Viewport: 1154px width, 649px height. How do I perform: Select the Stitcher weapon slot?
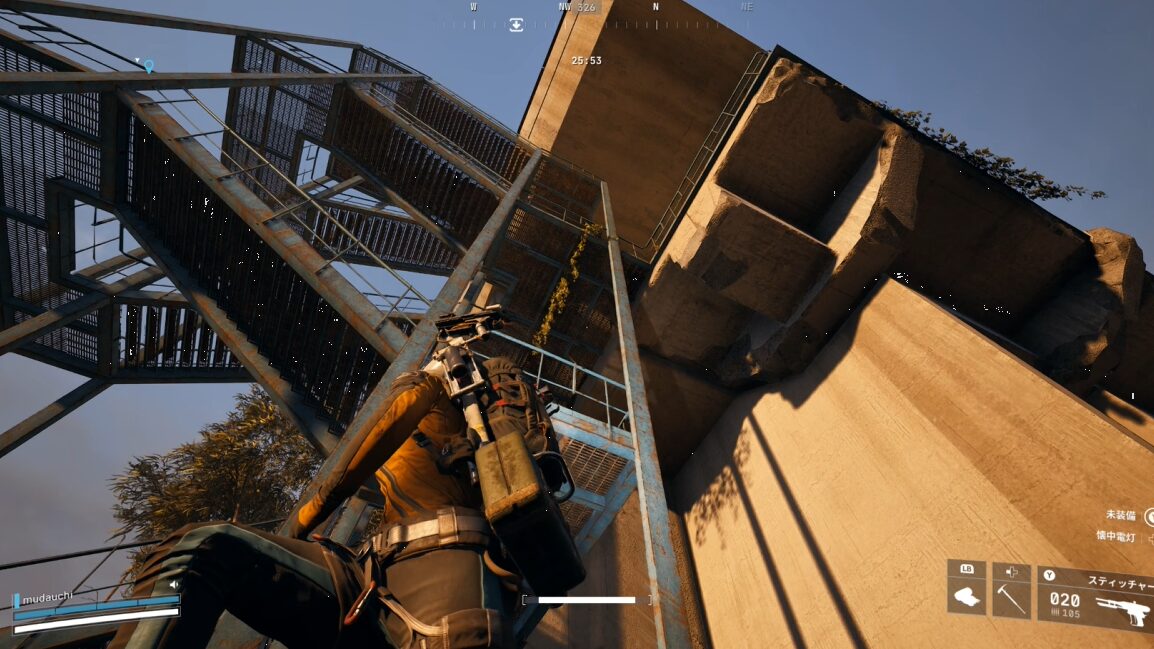click(1096, 598)
